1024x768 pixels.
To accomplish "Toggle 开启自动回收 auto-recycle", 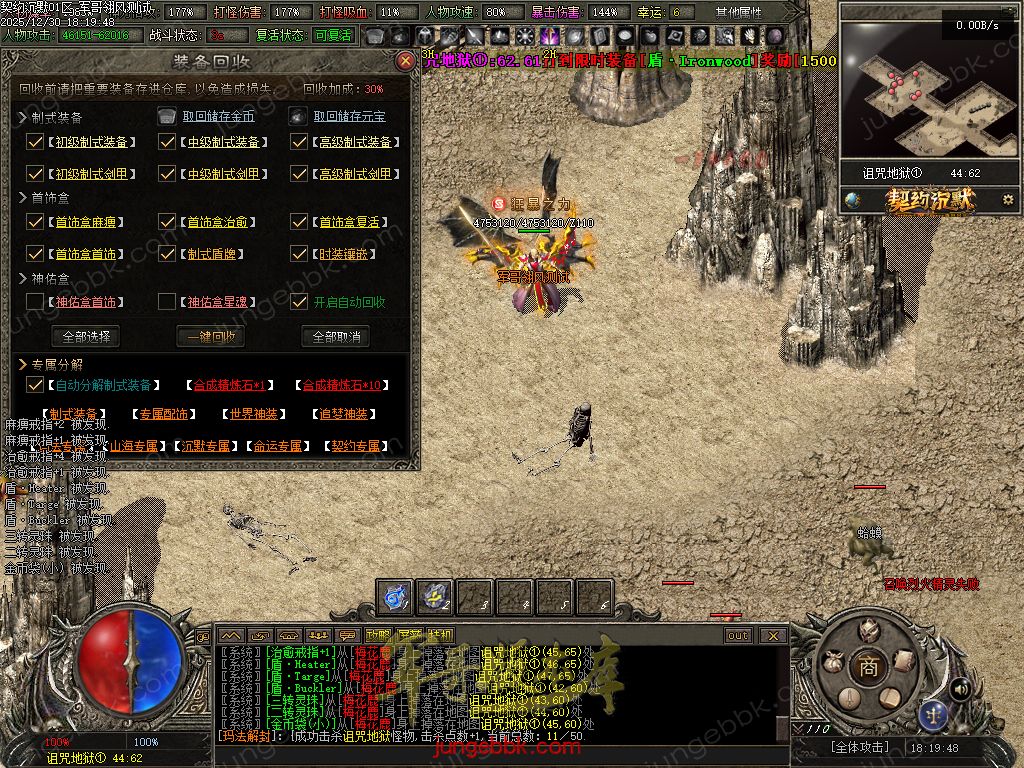I will (299, 301).
